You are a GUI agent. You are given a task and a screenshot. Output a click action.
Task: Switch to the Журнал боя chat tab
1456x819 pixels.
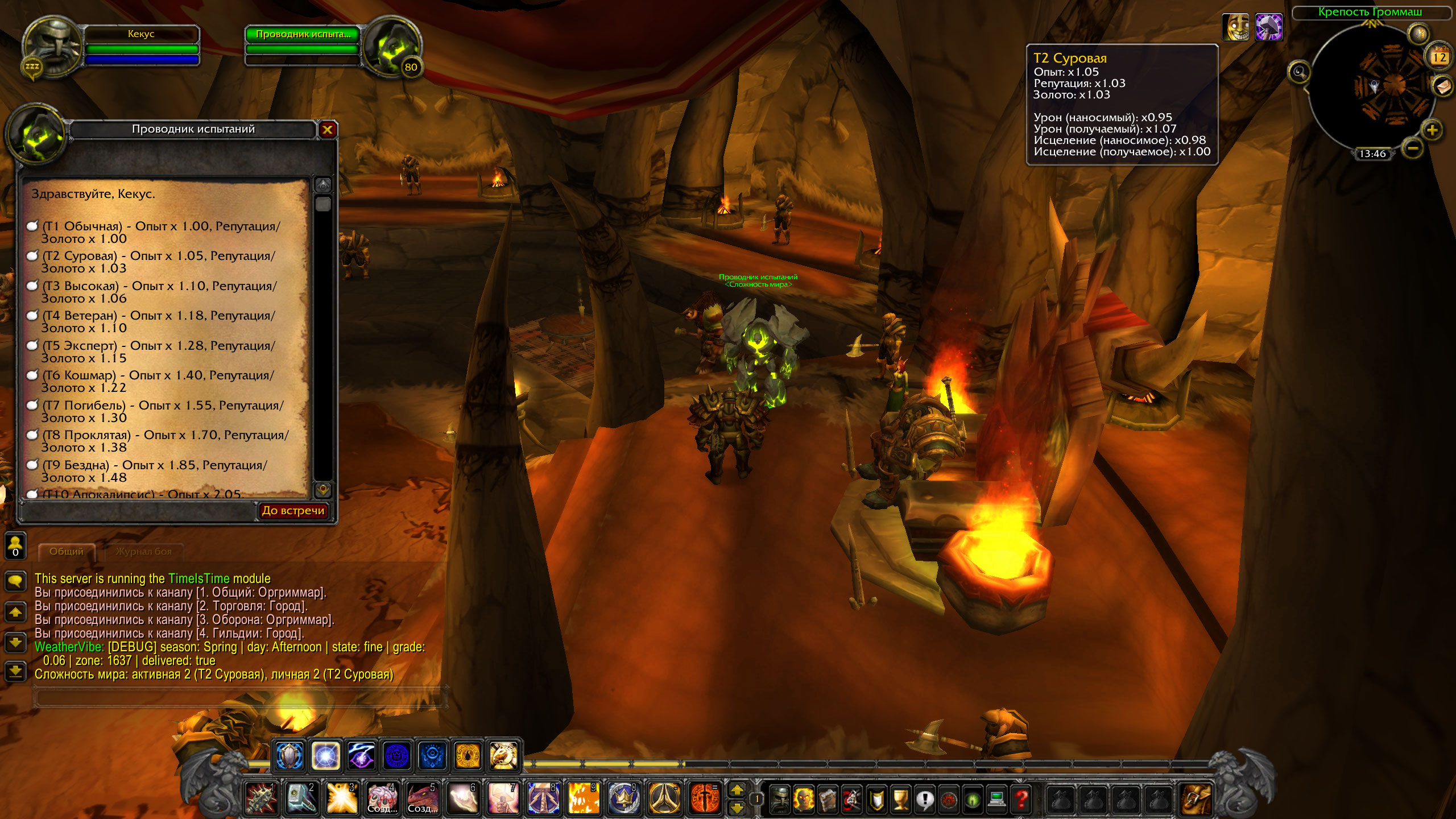pyautogui.click(x=143, y=551)
